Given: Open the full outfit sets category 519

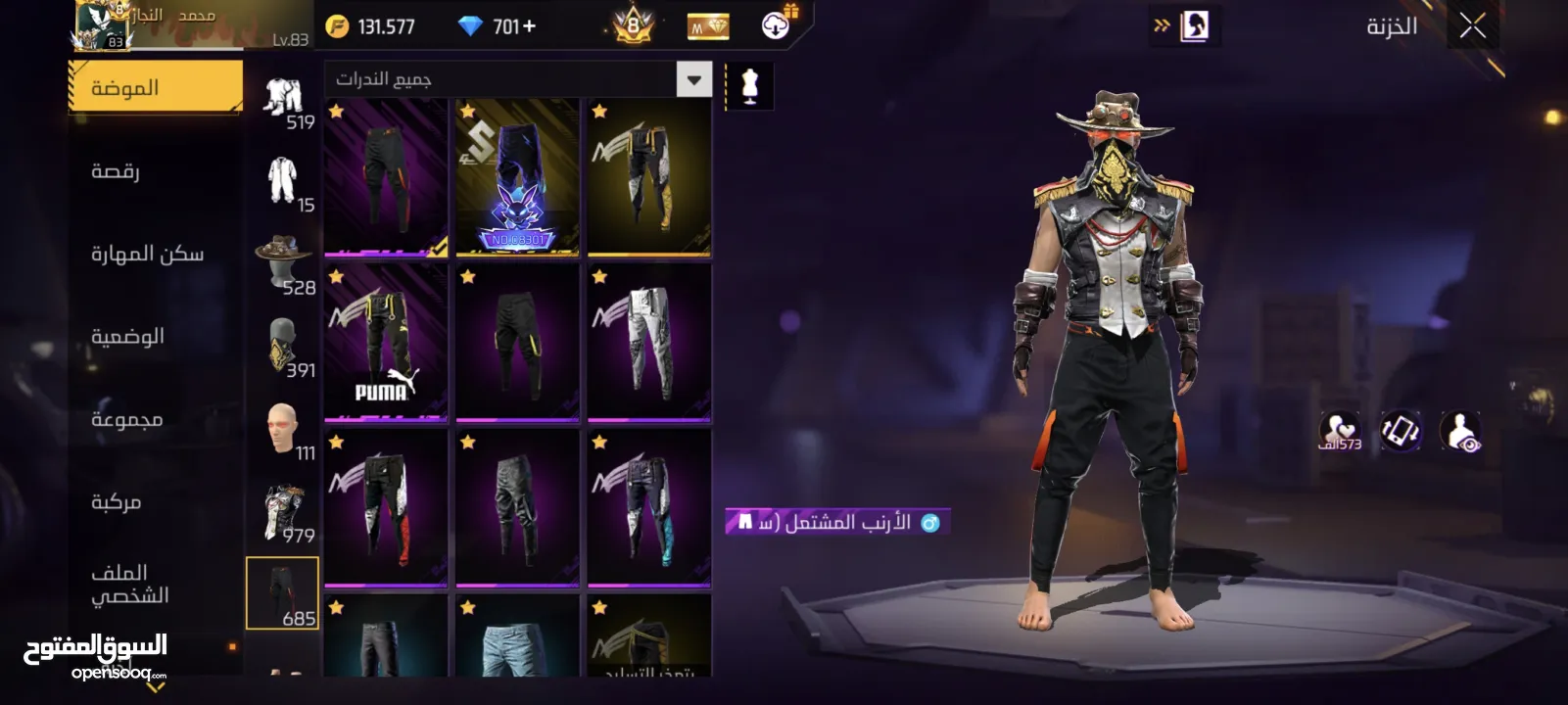Looking at the screenshot, I should (282, 100).
